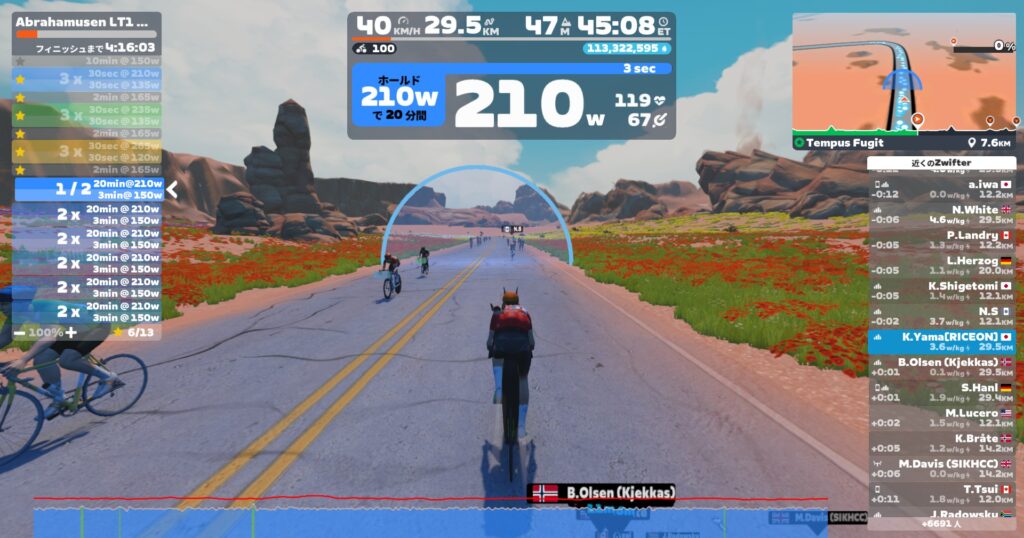1024x538 pixels.
Task: Click the 近くのZwifter list header
Action: [942, 163]
